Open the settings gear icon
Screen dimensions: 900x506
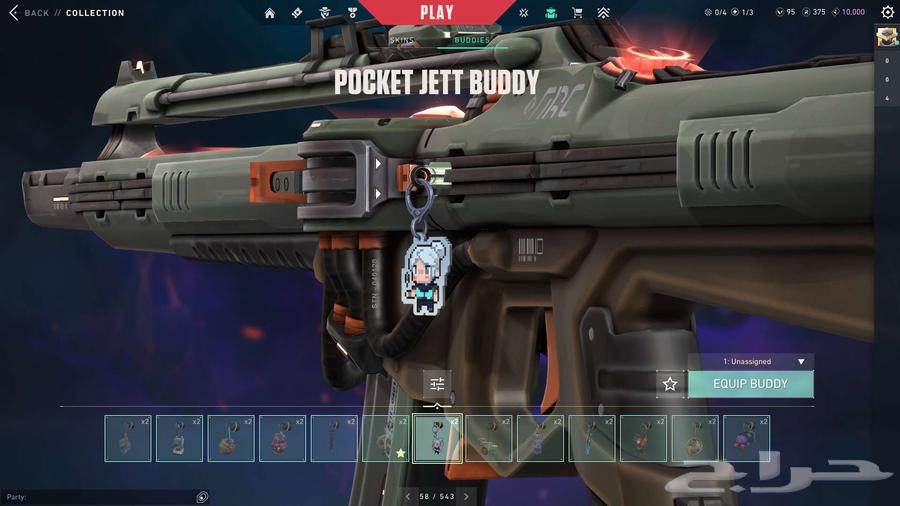pyautogui.click(x=887, y=13)
